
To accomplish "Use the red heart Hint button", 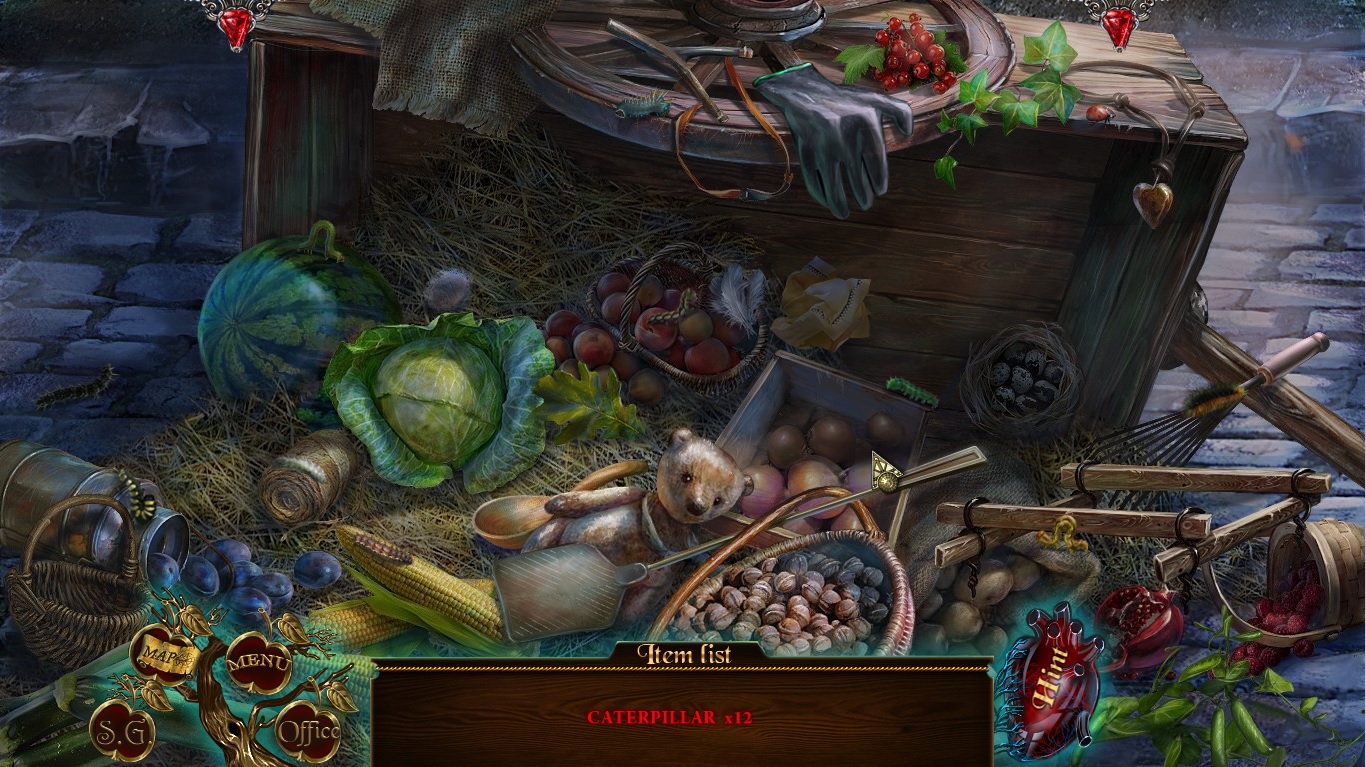I will click(1049, 690).
